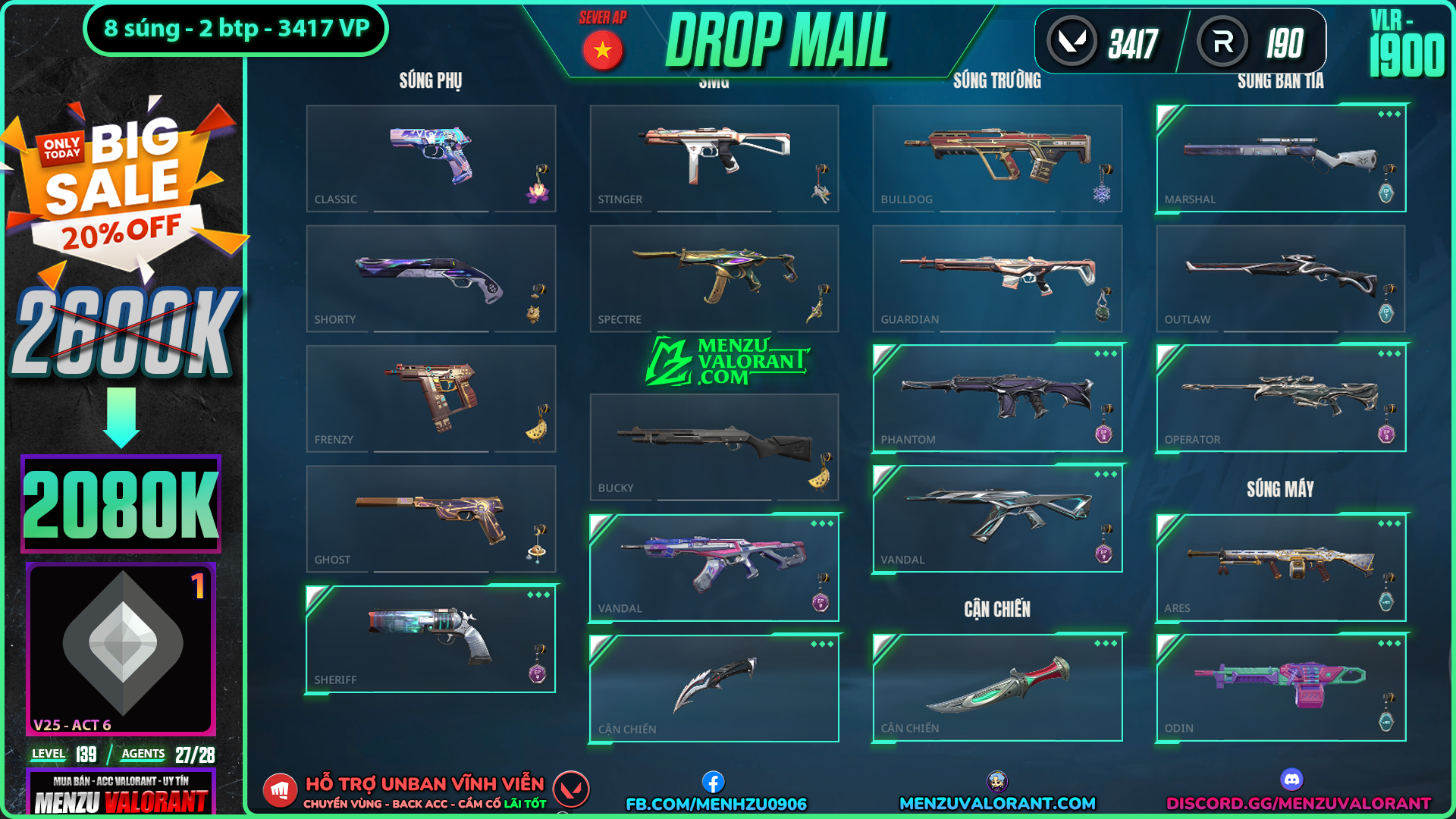This screenshot has height=819, width=1456.
Task: Click the Radianite Points currency icon
Action: tap(1222, 42)
